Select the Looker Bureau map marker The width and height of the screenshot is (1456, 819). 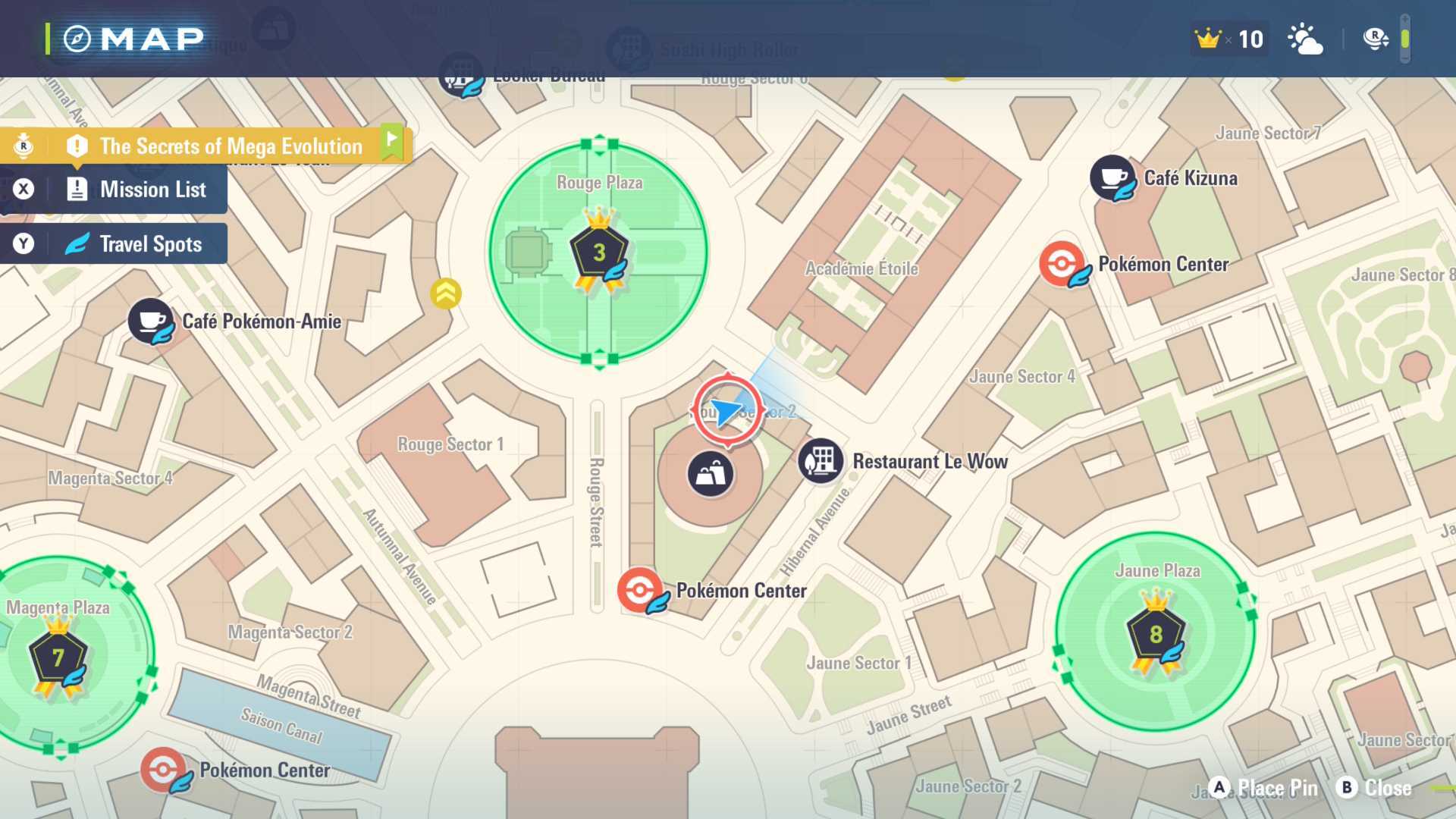tap(460, 75)
